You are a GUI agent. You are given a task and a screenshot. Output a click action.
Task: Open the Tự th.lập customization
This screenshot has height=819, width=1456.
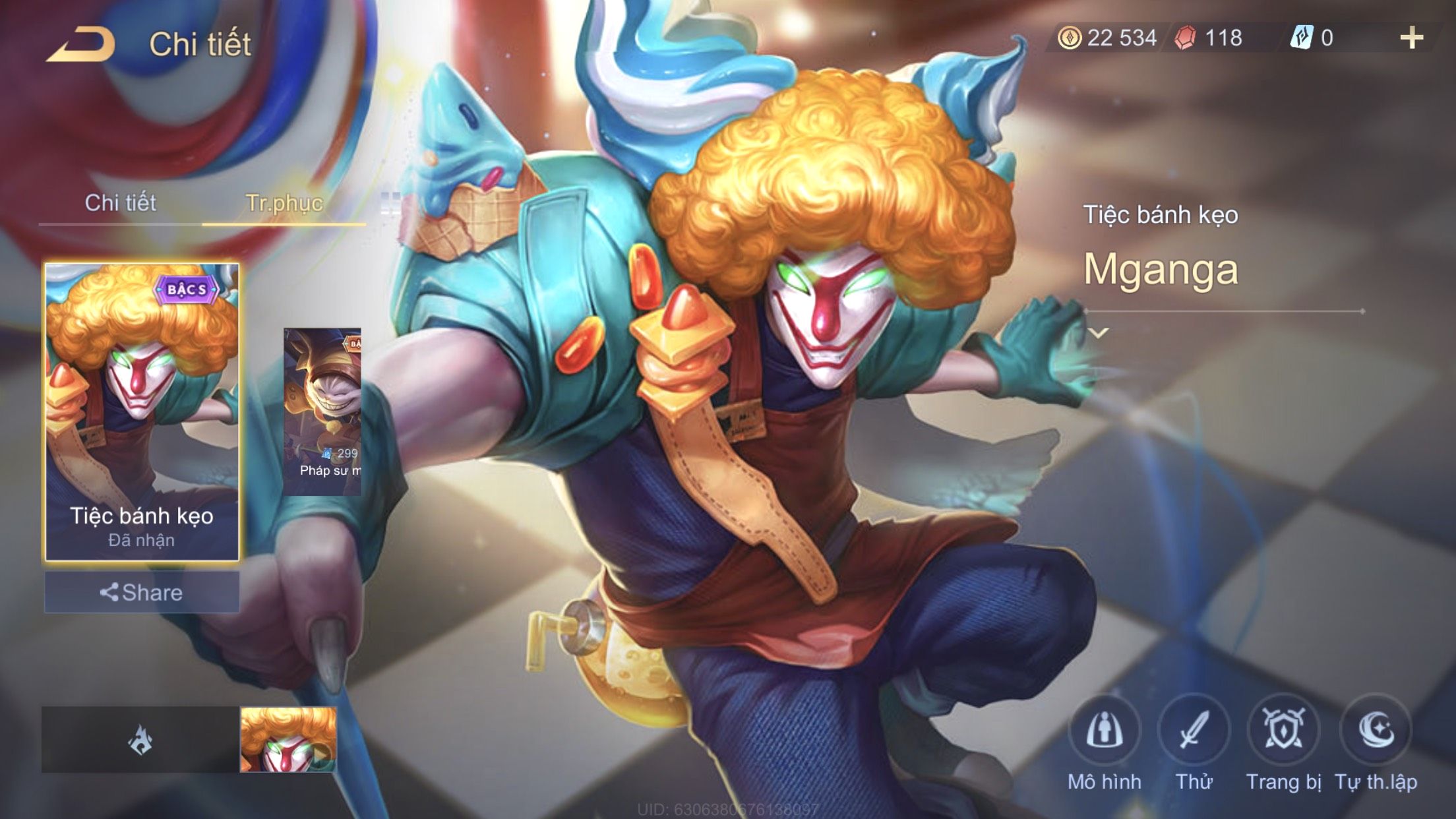point(1376,731)
